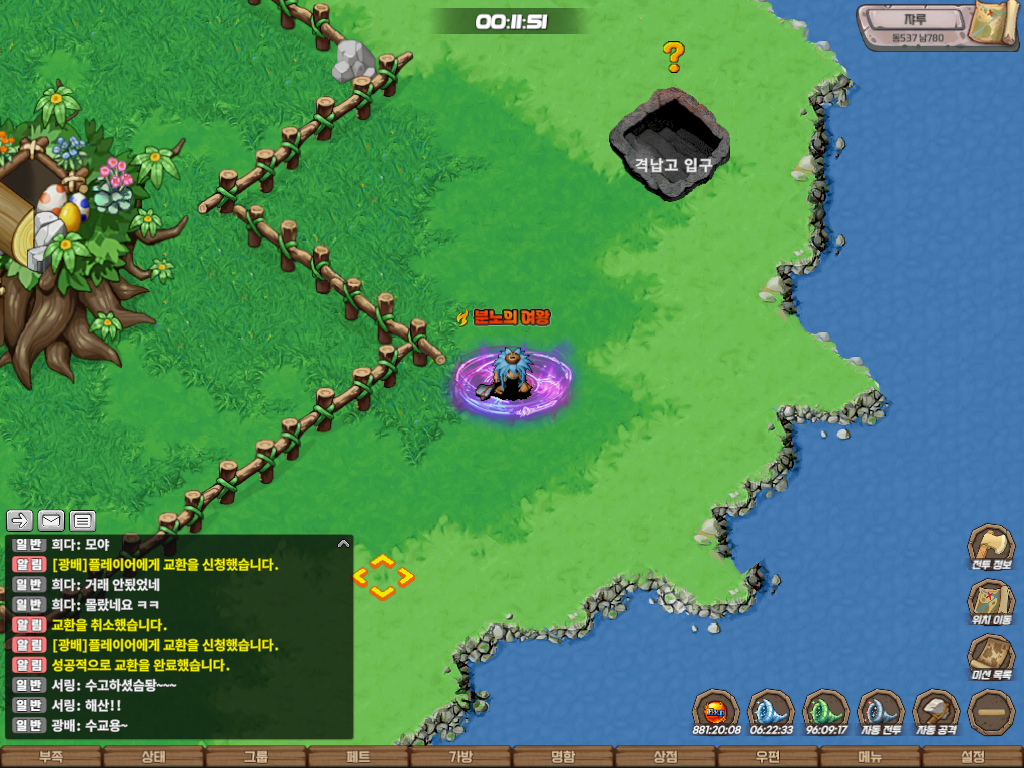Toggle 자동 공격 (auto attack) hammer icon
Image resolution: width=1024 pixels, height=768 pixels.
click(x=936, y=712)
